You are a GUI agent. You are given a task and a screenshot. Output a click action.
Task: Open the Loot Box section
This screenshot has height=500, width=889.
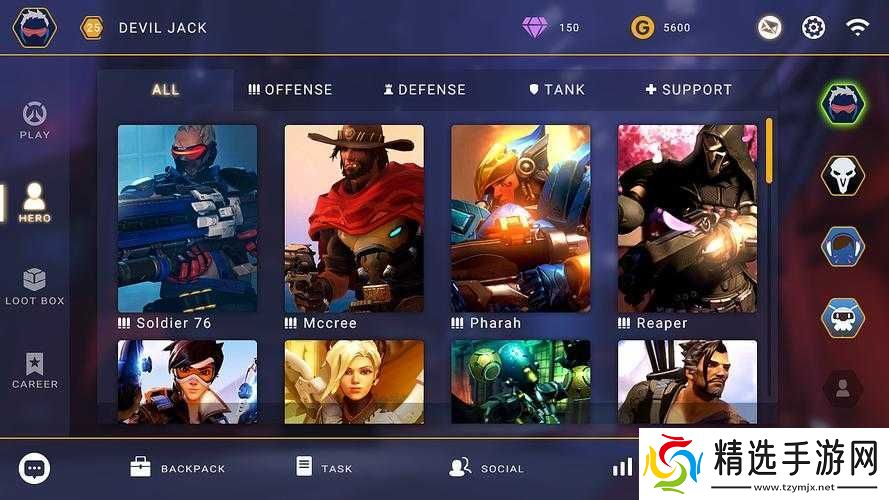[x=35, y=286]
